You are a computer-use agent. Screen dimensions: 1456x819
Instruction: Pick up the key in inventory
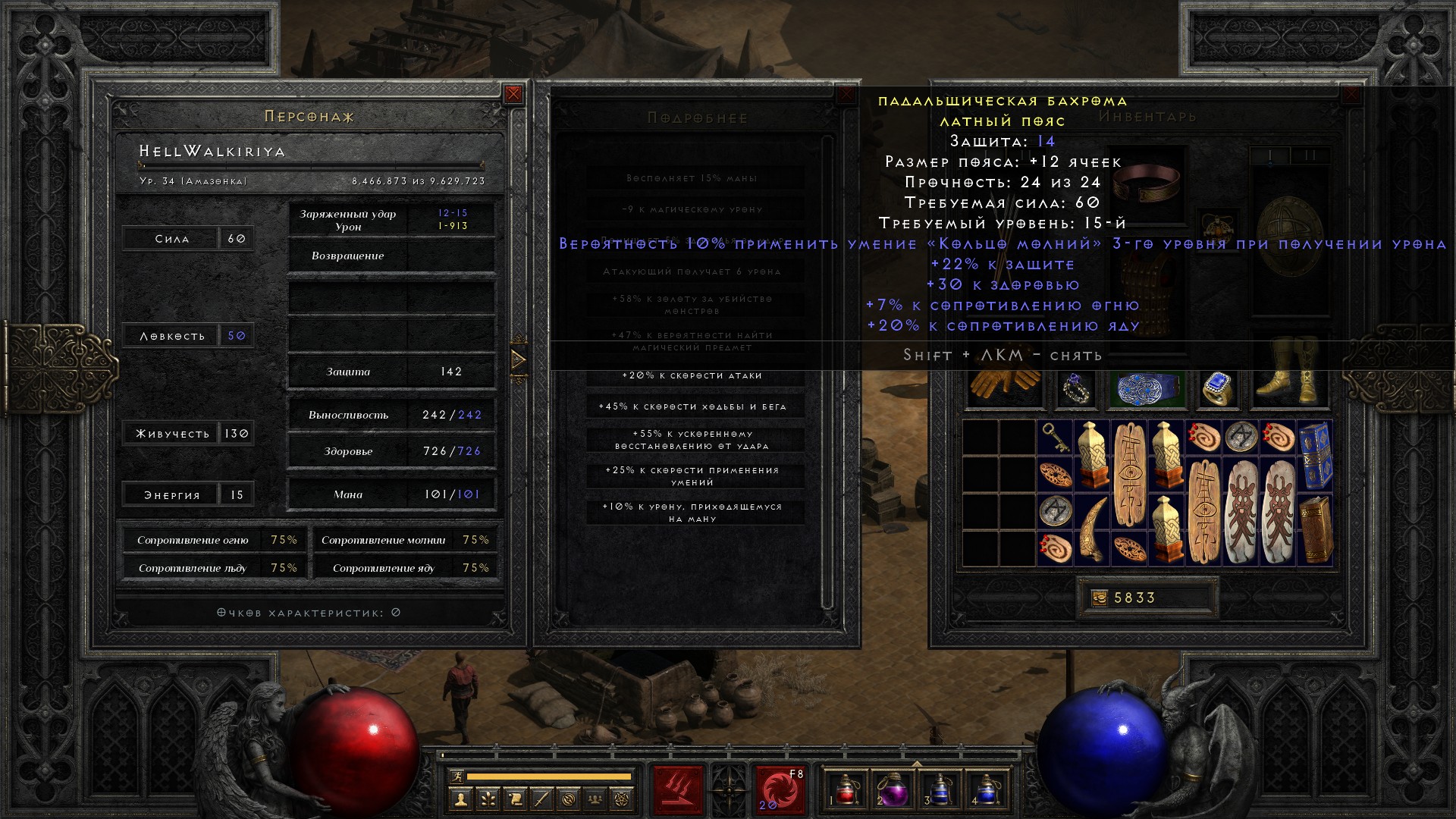(x=1054, y=438)
